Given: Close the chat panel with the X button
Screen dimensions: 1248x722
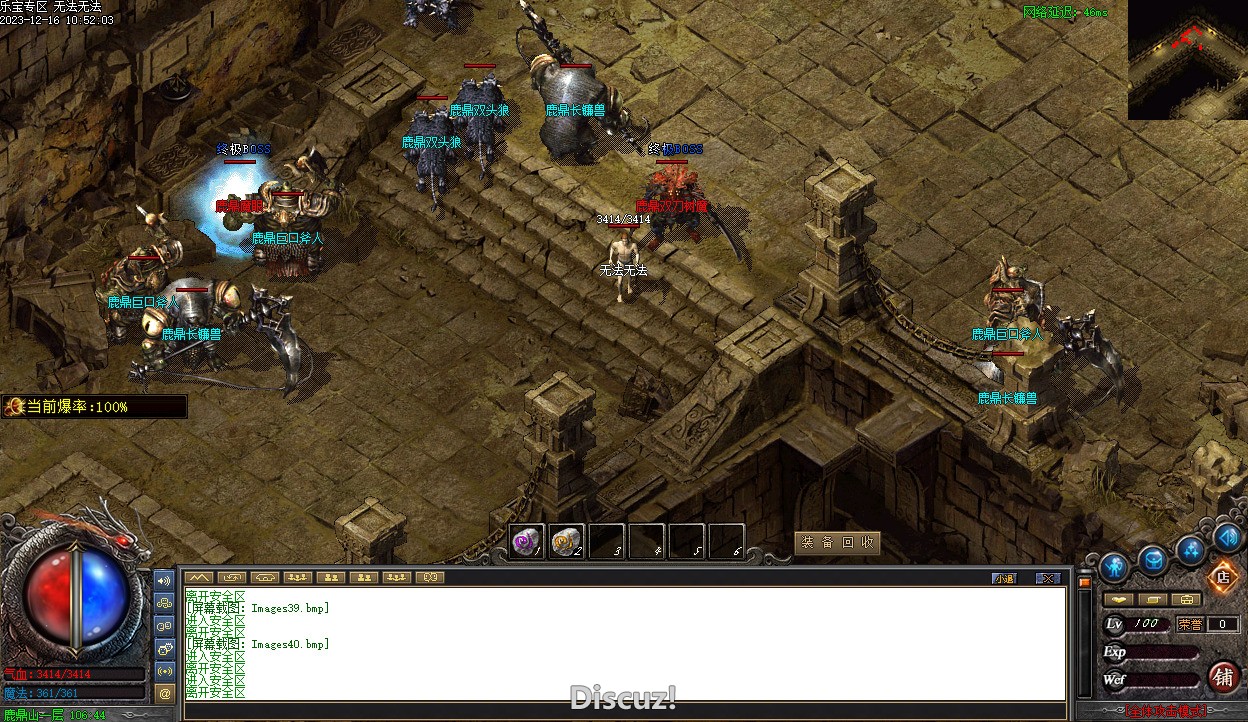Looking at the screenshot, I should click(x=1047, y=578).
